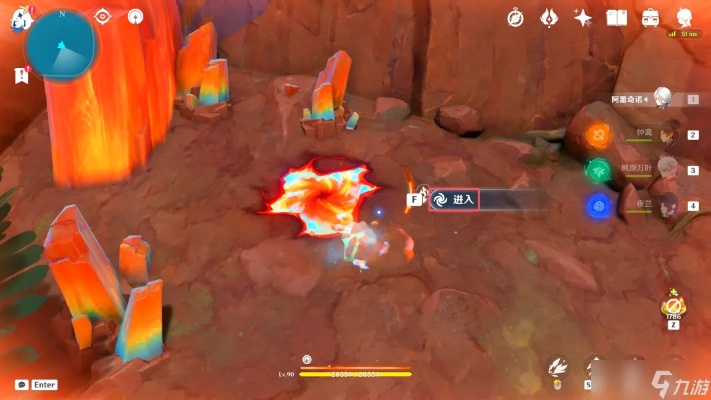Click the eye-shaped target icon beside minimap

[102, 17]
